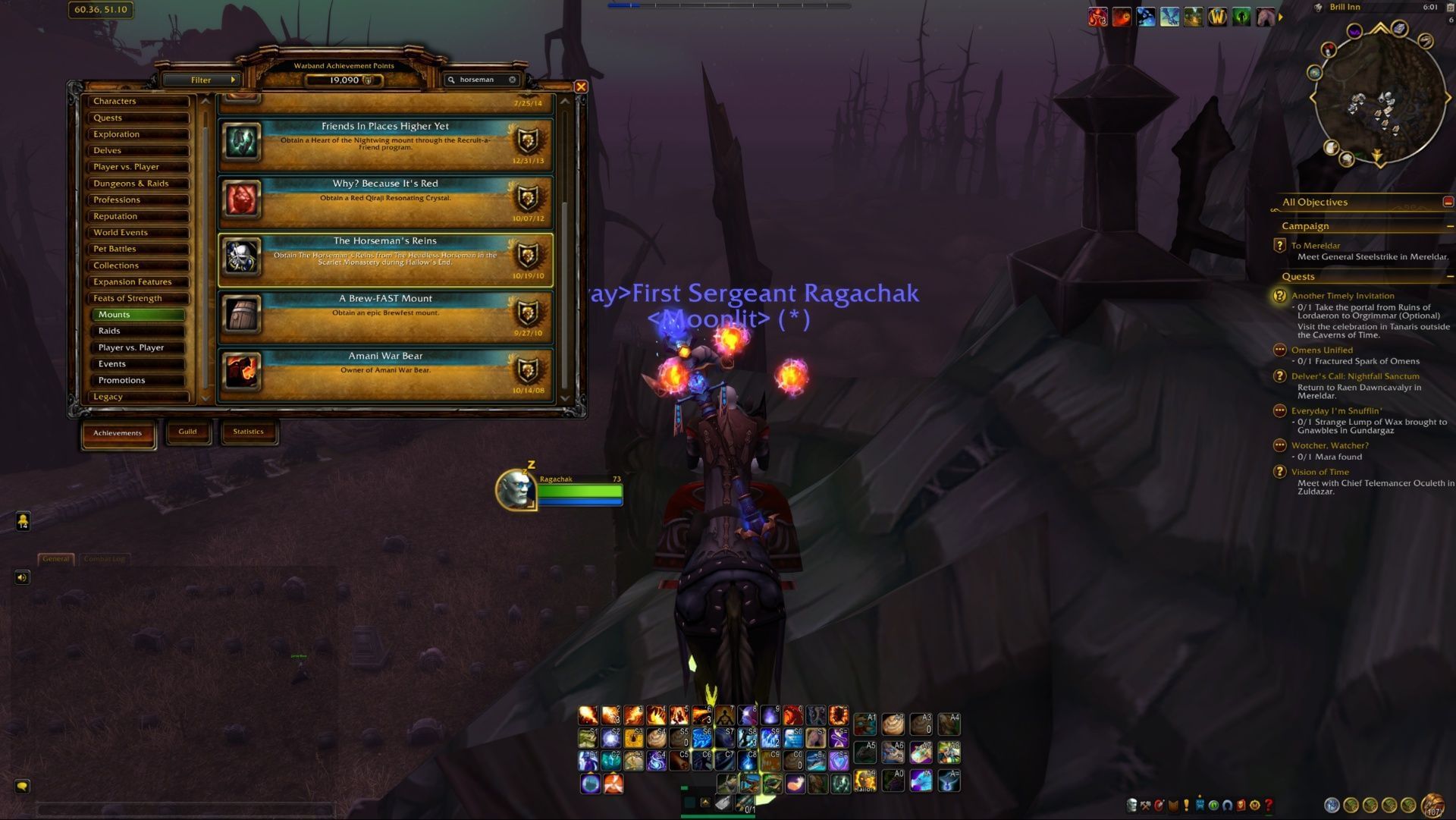Switch to the Statistics tab
The image size is (1456, 820).
[x=249, y=432]
